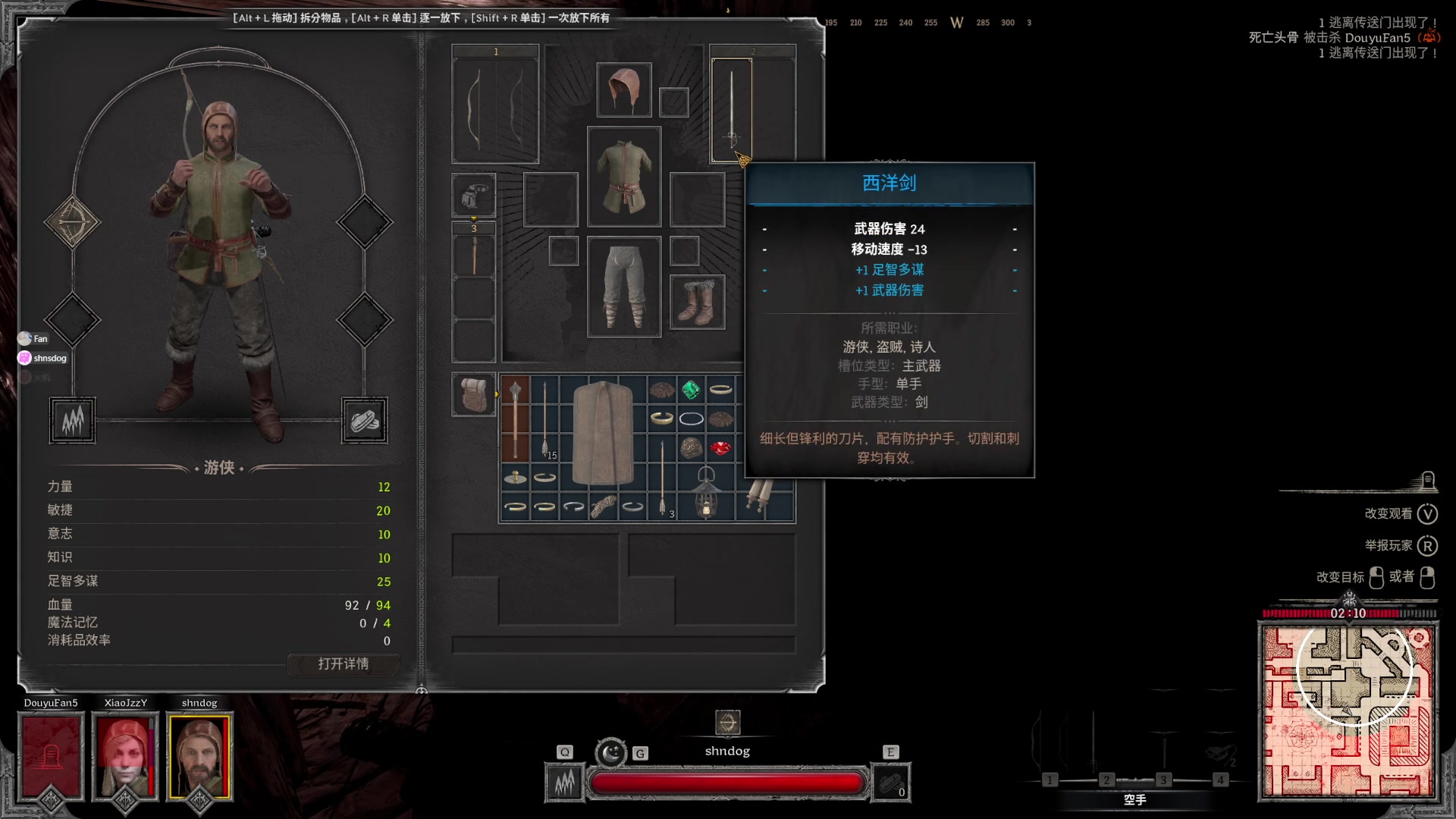Viewport: 1456px width, 819px height.
Task: Select the torch in utility slot 3
Action: click(474, 255)
